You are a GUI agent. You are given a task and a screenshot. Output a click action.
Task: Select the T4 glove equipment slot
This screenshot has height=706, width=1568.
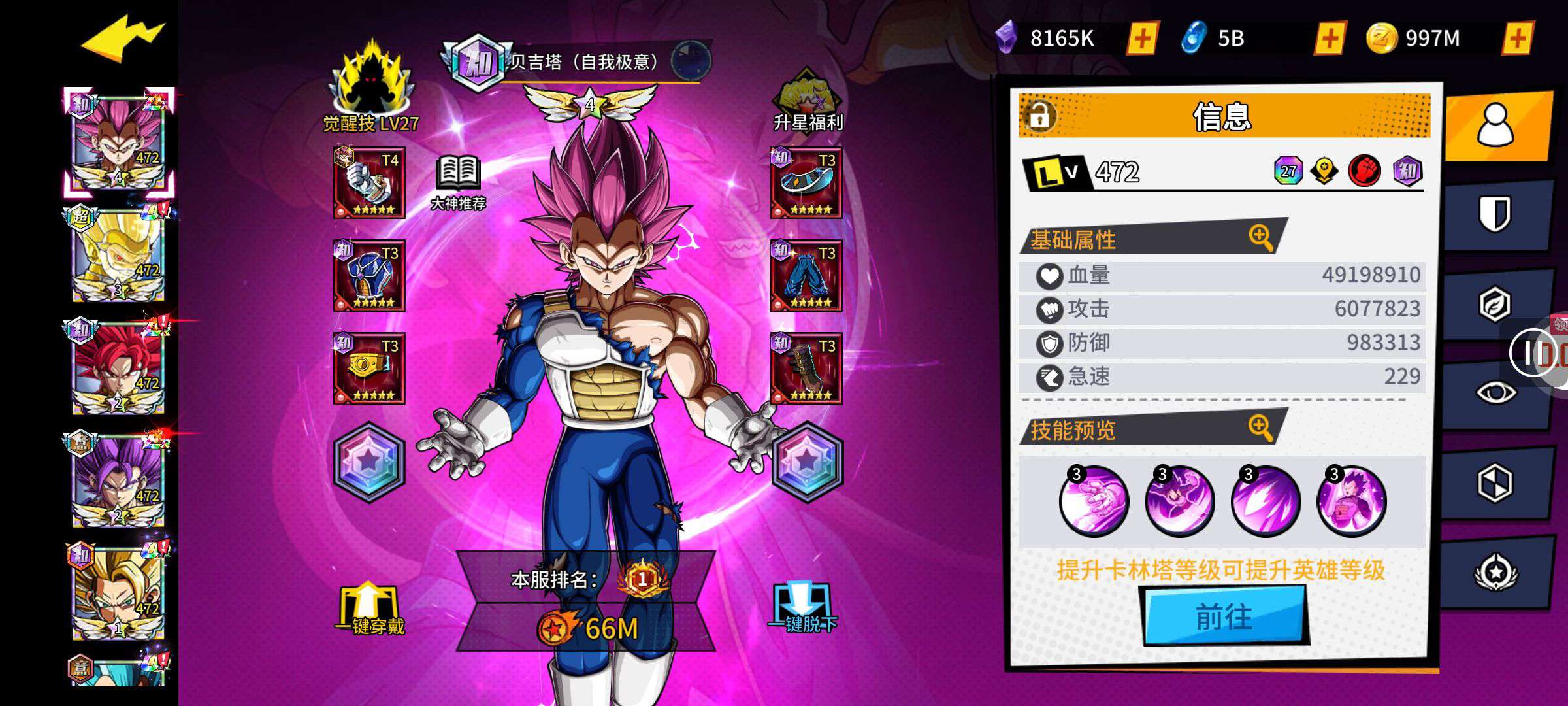point(369,183)
